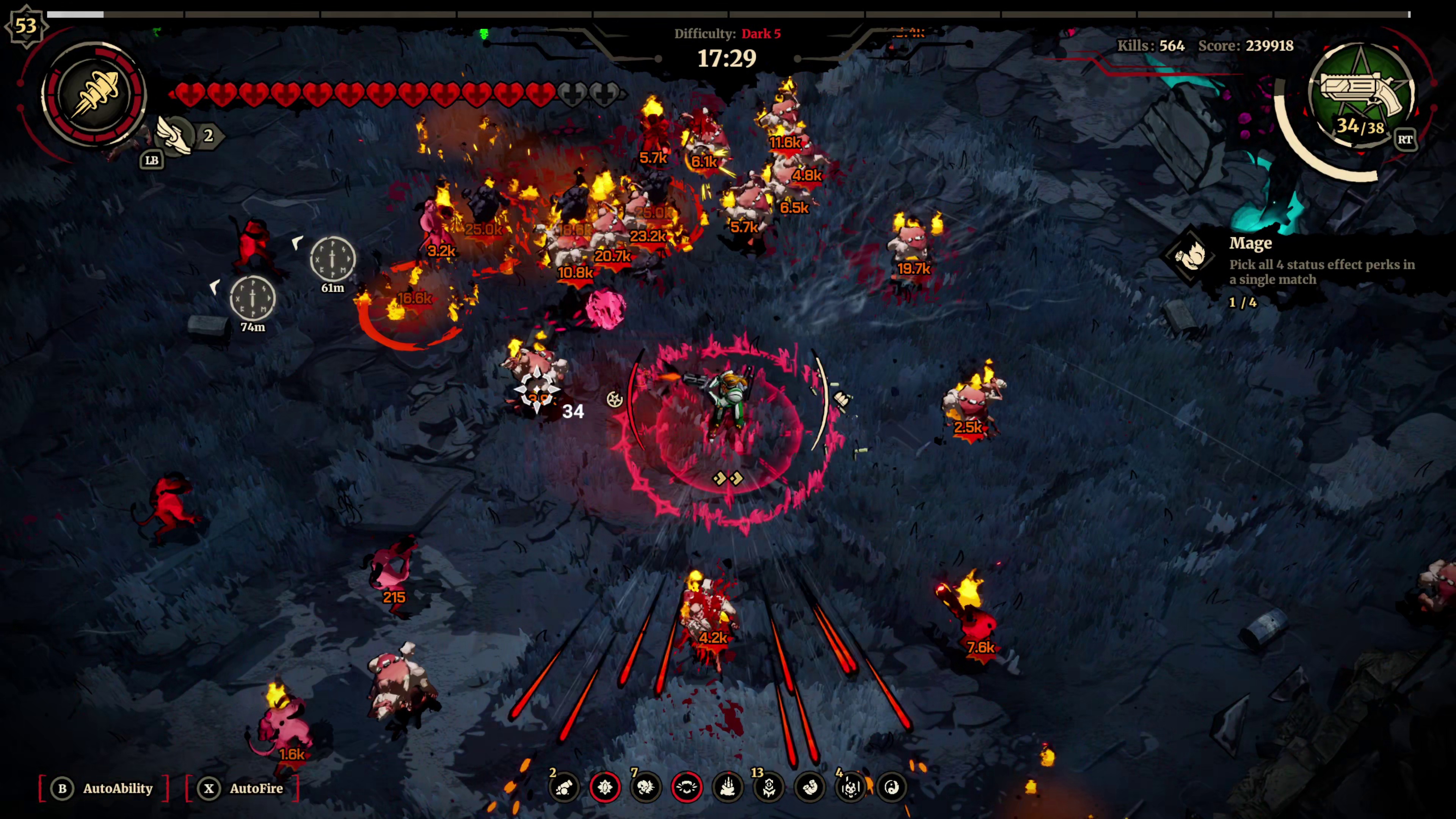Inspect the ground spikes perk icon

coord(728,787)
